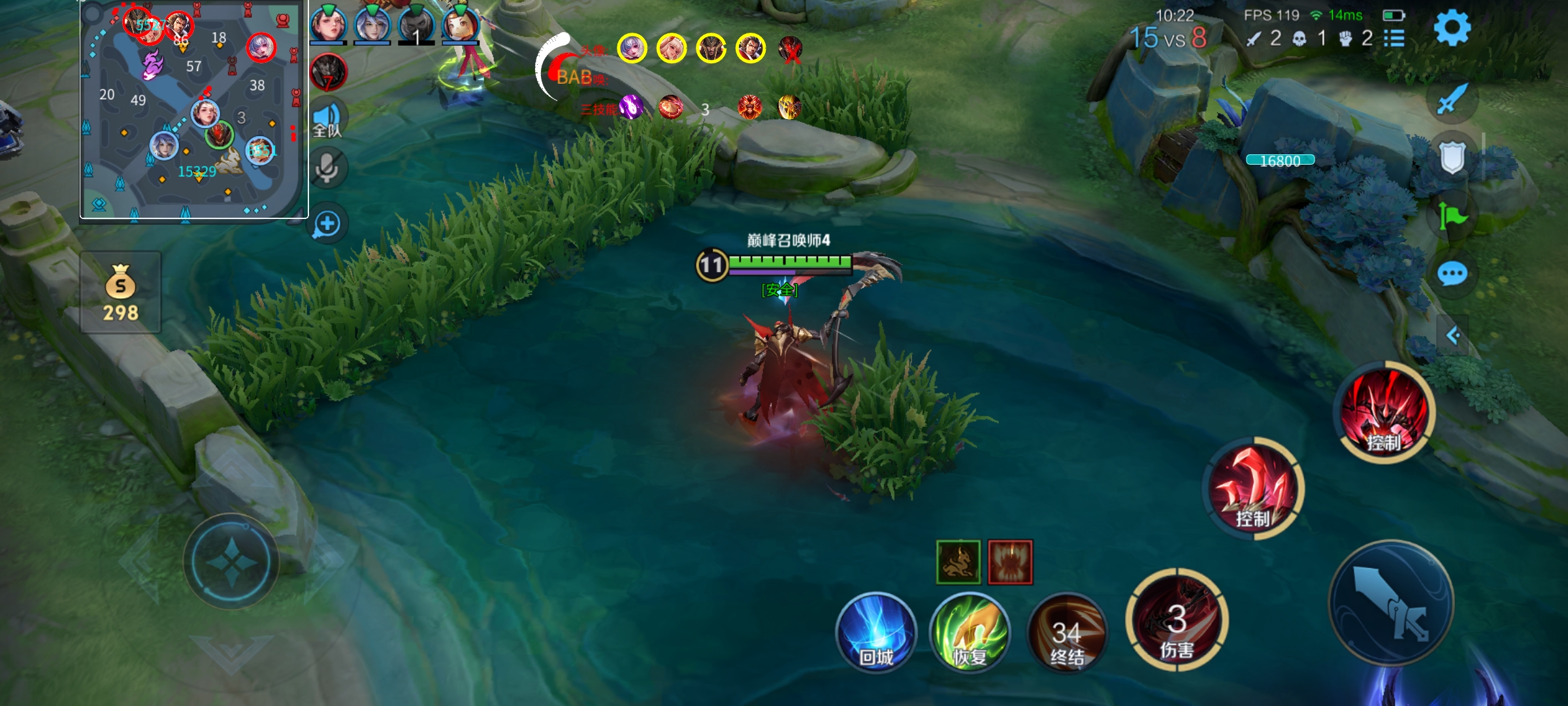This screenshot has height=706, width=1568.
Task: Tap the red claw equipment active icon
Action: click(1010, 562)
